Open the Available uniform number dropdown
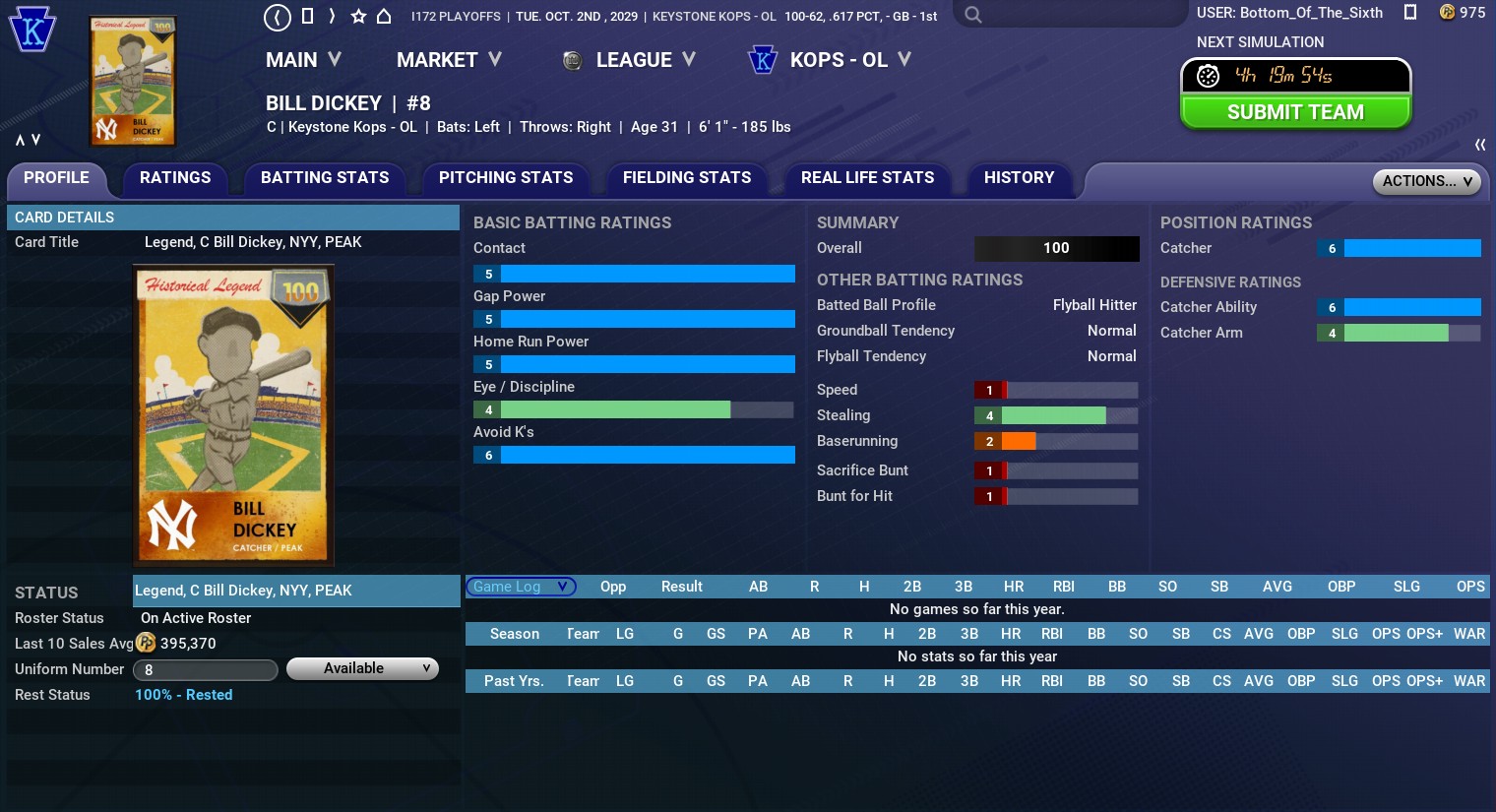Viewport: 1496px width, 812px height. click(362, 668)
